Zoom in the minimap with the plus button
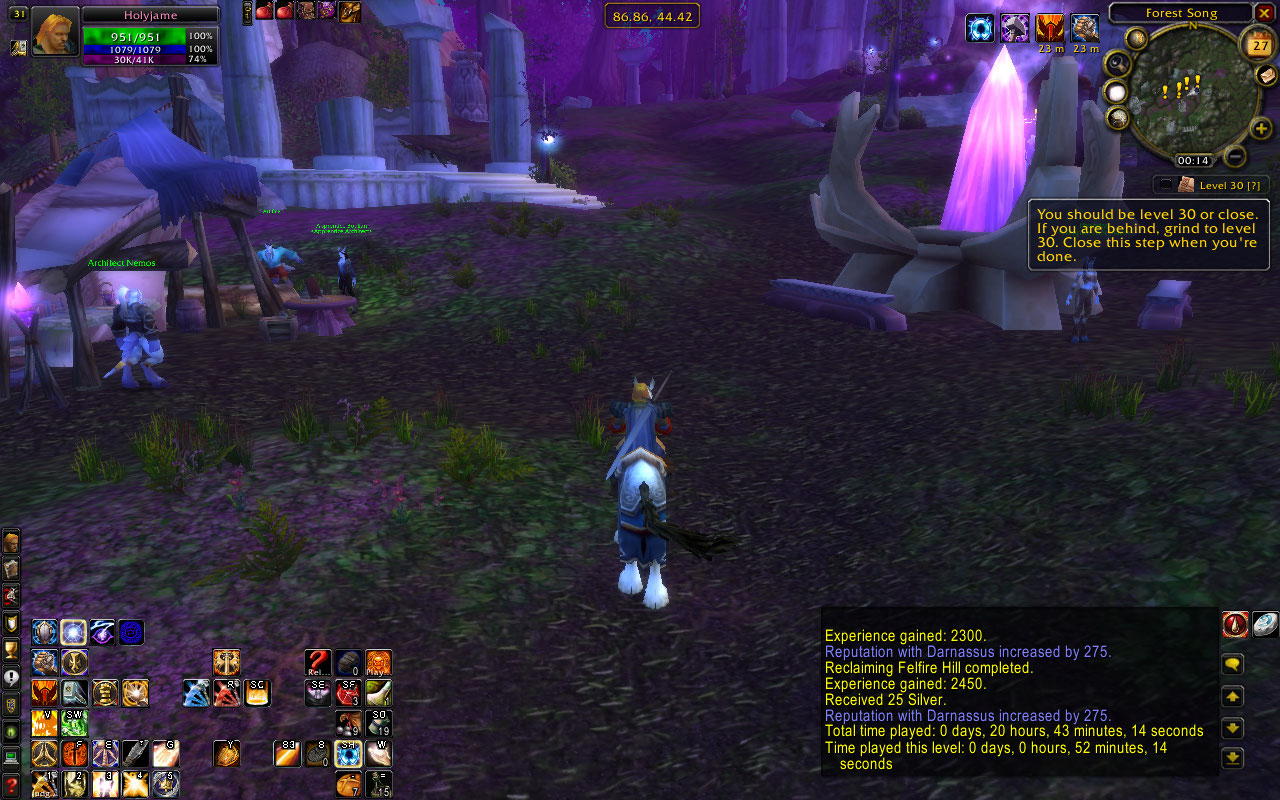Screen dimensions: 1280x800 coord(1261,128)
